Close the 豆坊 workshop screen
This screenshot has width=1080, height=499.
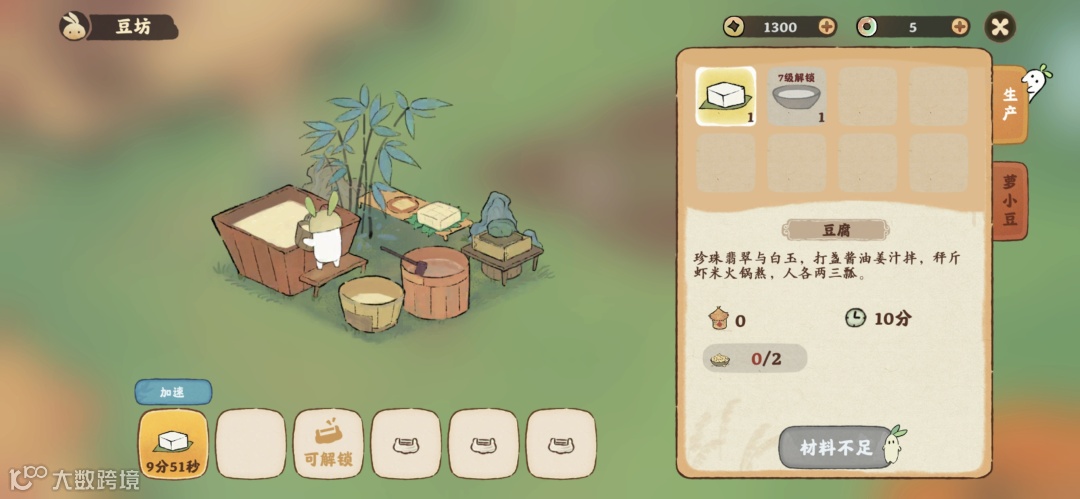(1000, 27)
